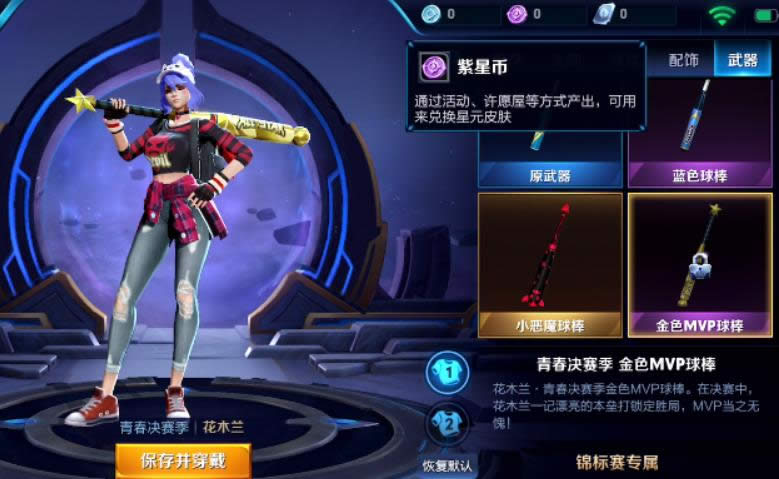Activate outfit preset 1 shirt icon
This screenshot has height=479, width=779.
pos(447,373)
